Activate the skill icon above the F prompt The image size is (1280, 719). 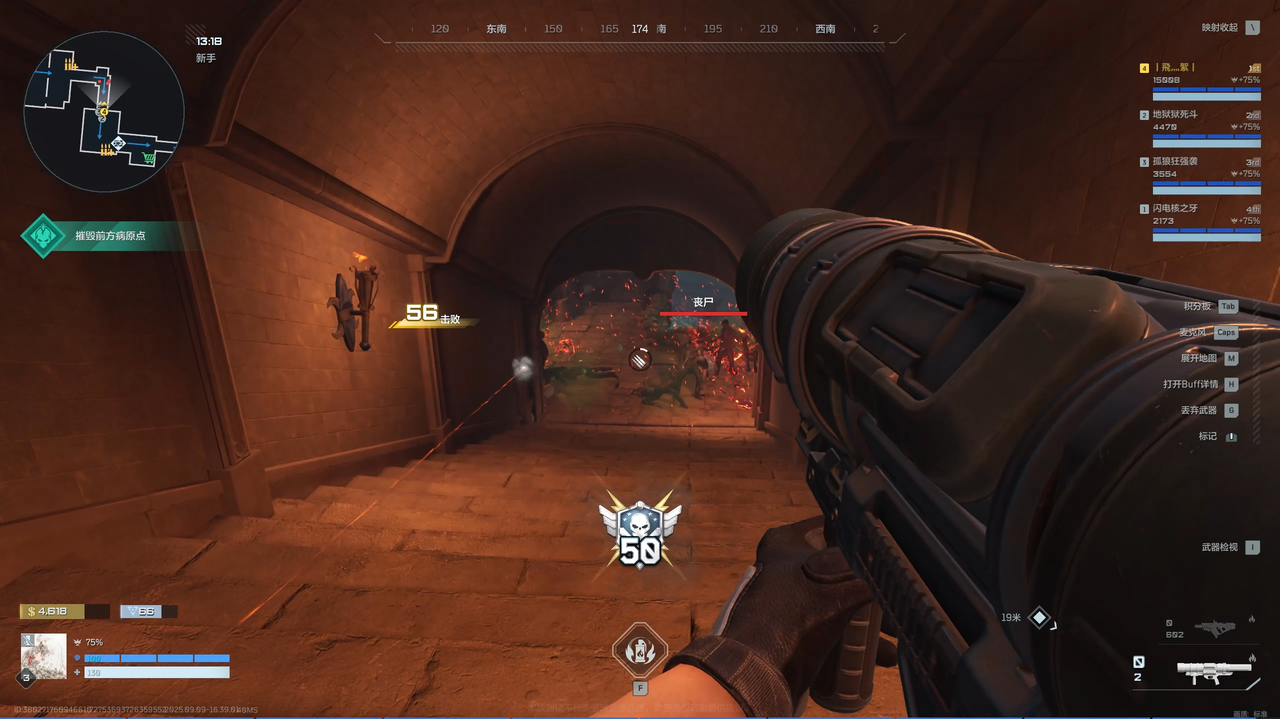[640, 649]
